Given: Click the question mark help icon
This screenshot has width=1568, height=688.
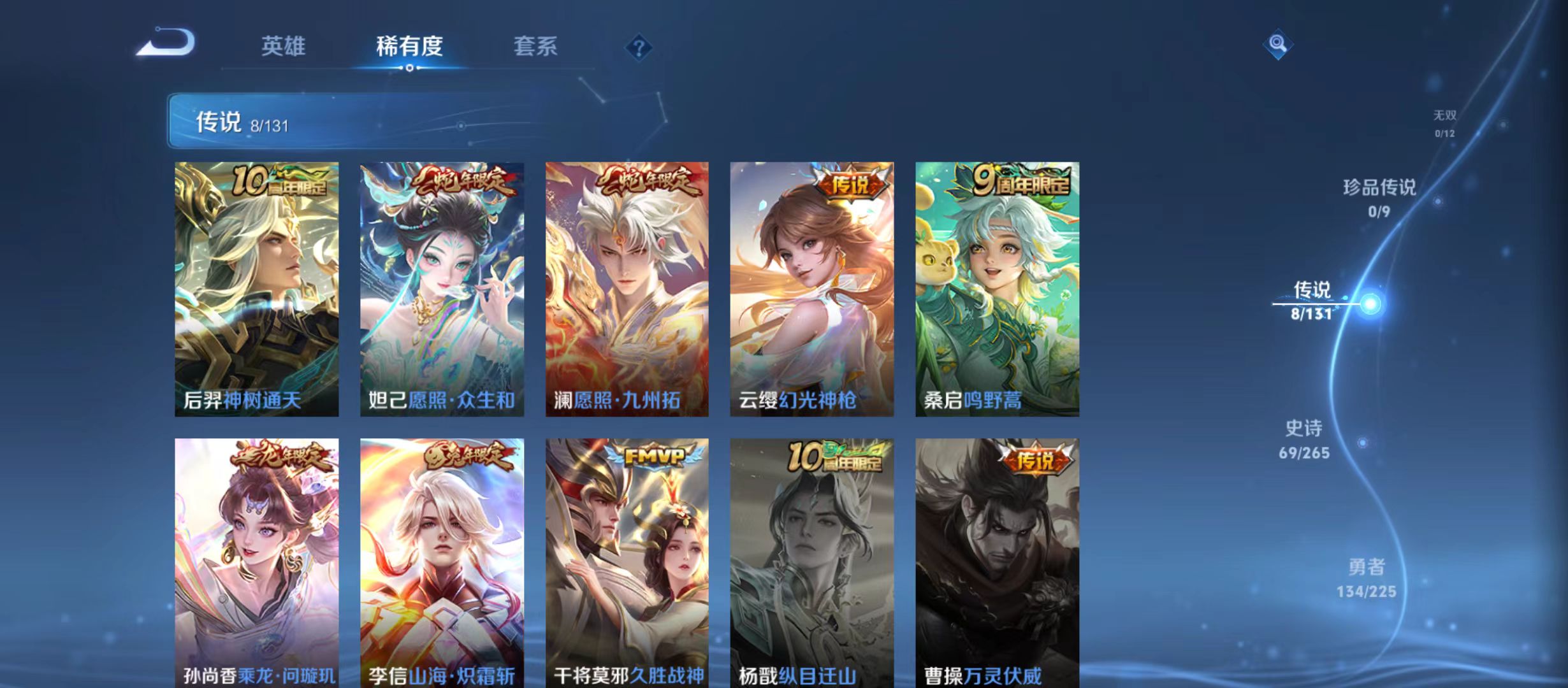Looking at the screenshot, I should 639,48.
